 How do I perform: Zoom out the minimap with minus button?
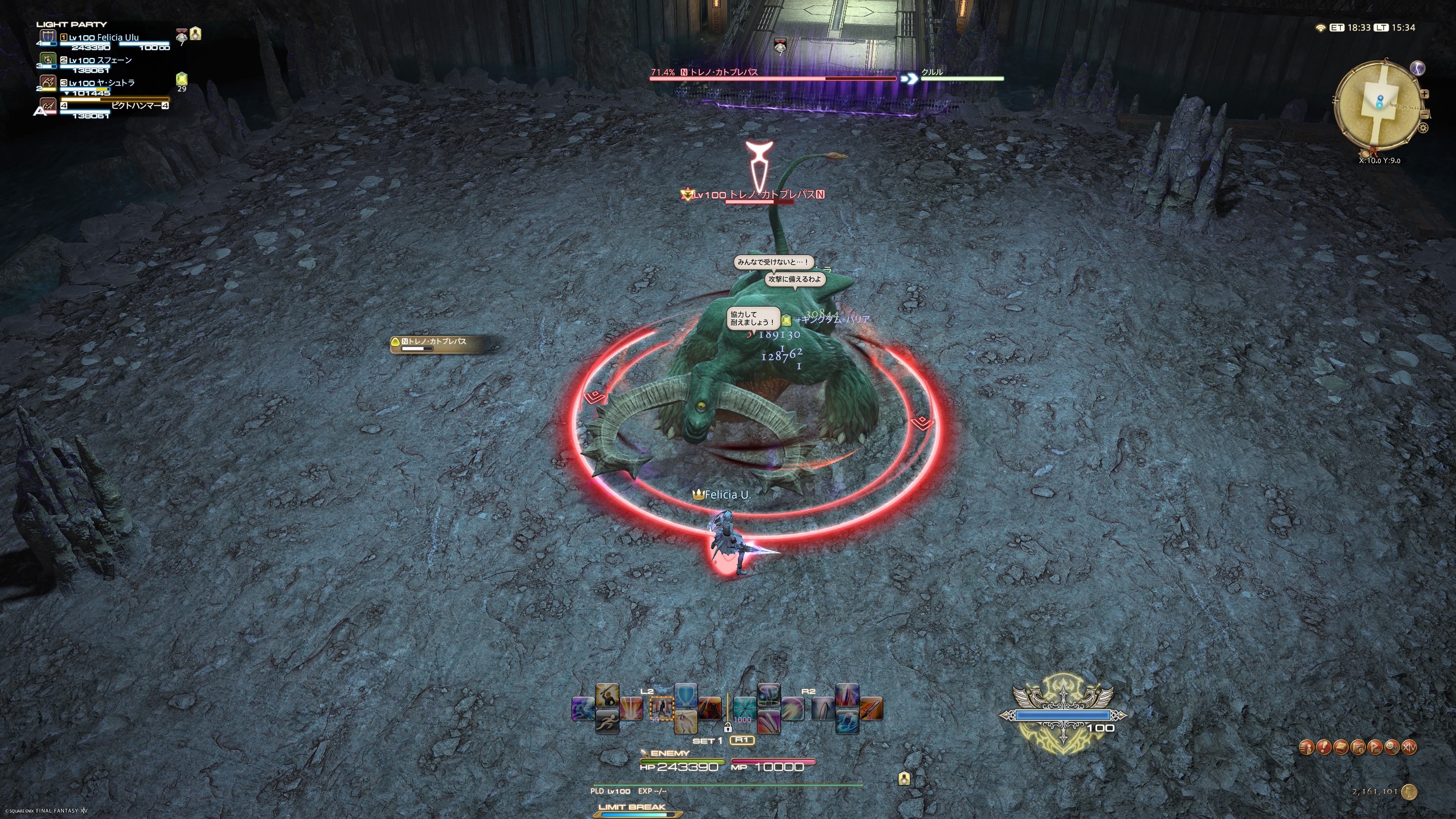click(x=1425, y=115)
